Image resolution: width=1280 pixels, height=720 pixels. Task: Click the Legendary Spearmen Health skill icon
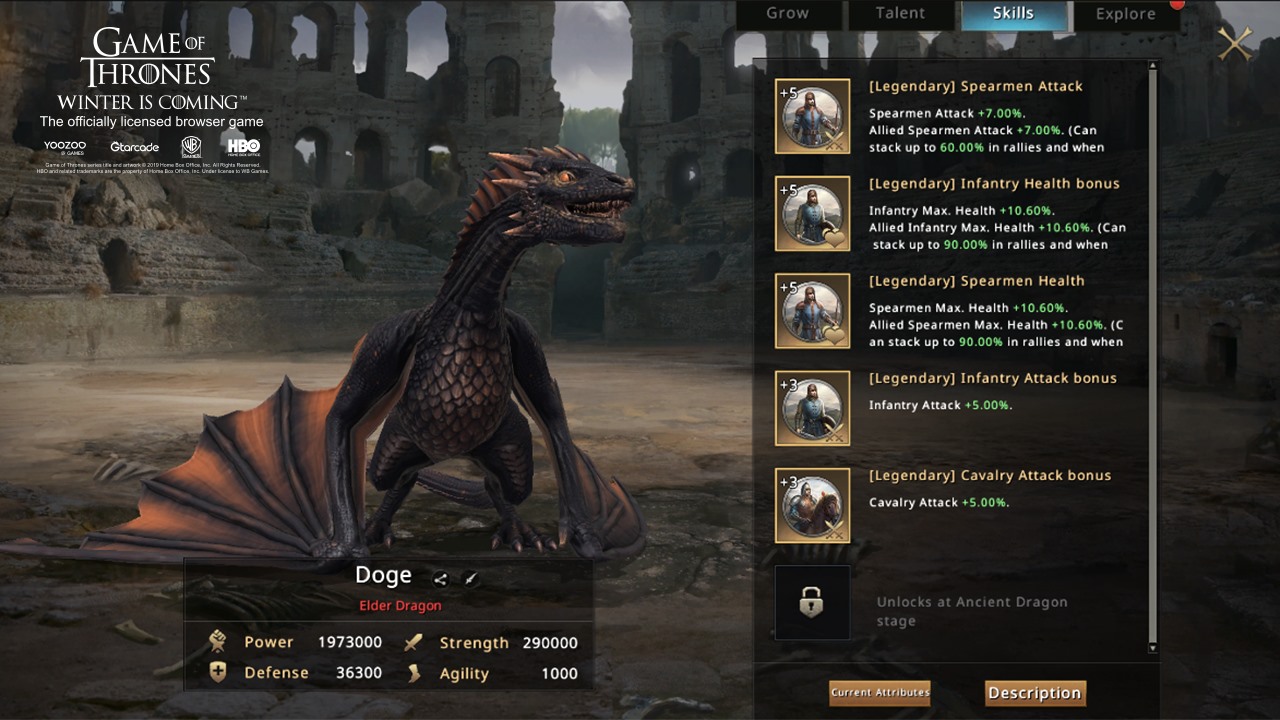click(812, 311)
